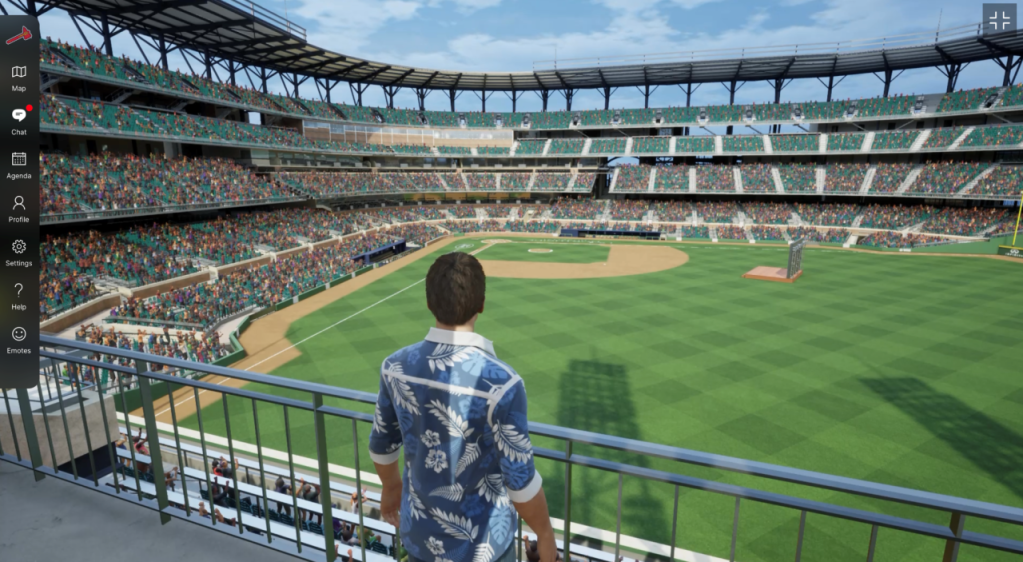Screen dimensions: 1023x562
Task: Show the Agenda calendar
Action: coord(19,164)
